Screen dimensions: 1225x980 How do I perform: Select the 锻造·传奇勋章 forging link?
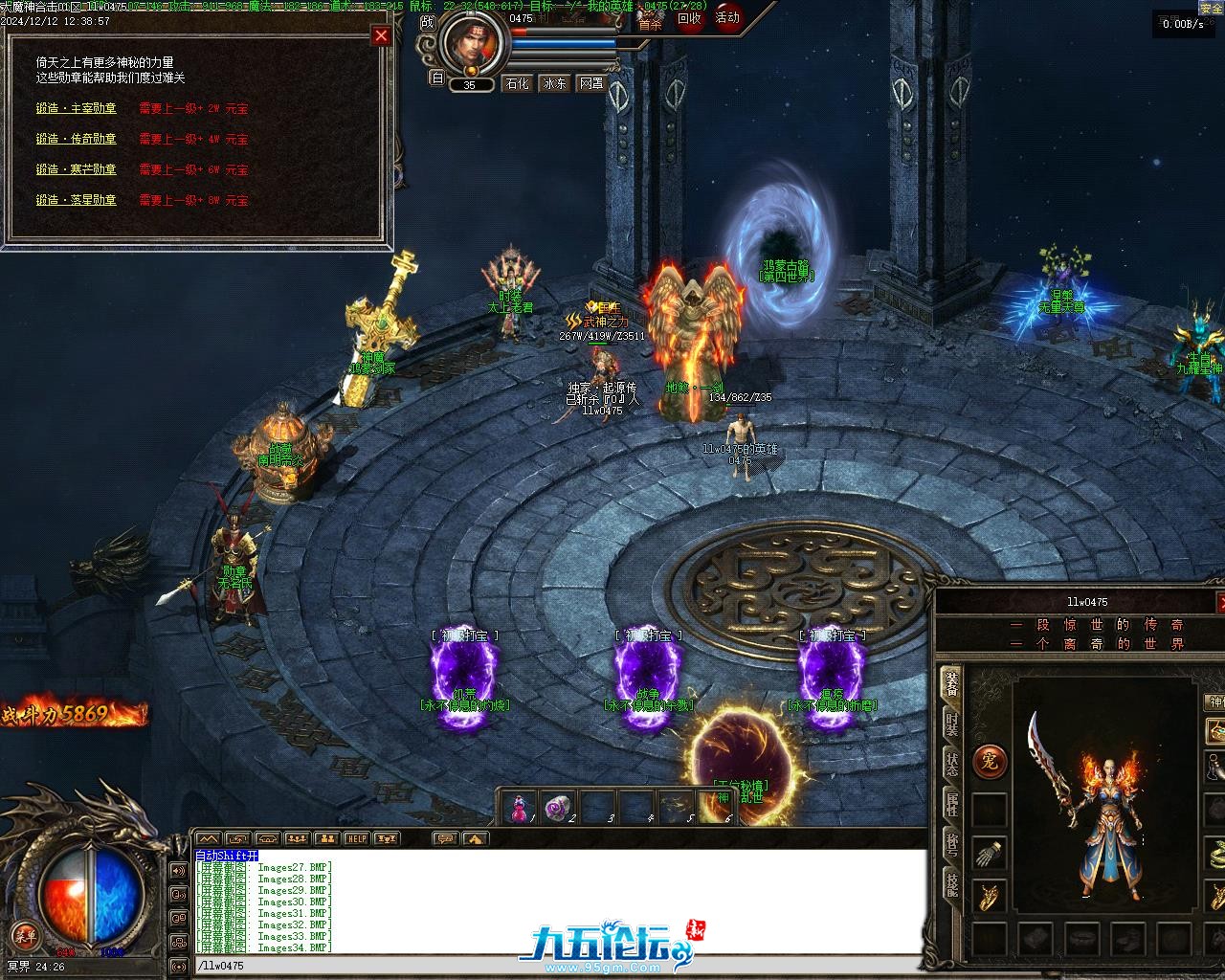point(77,140)
